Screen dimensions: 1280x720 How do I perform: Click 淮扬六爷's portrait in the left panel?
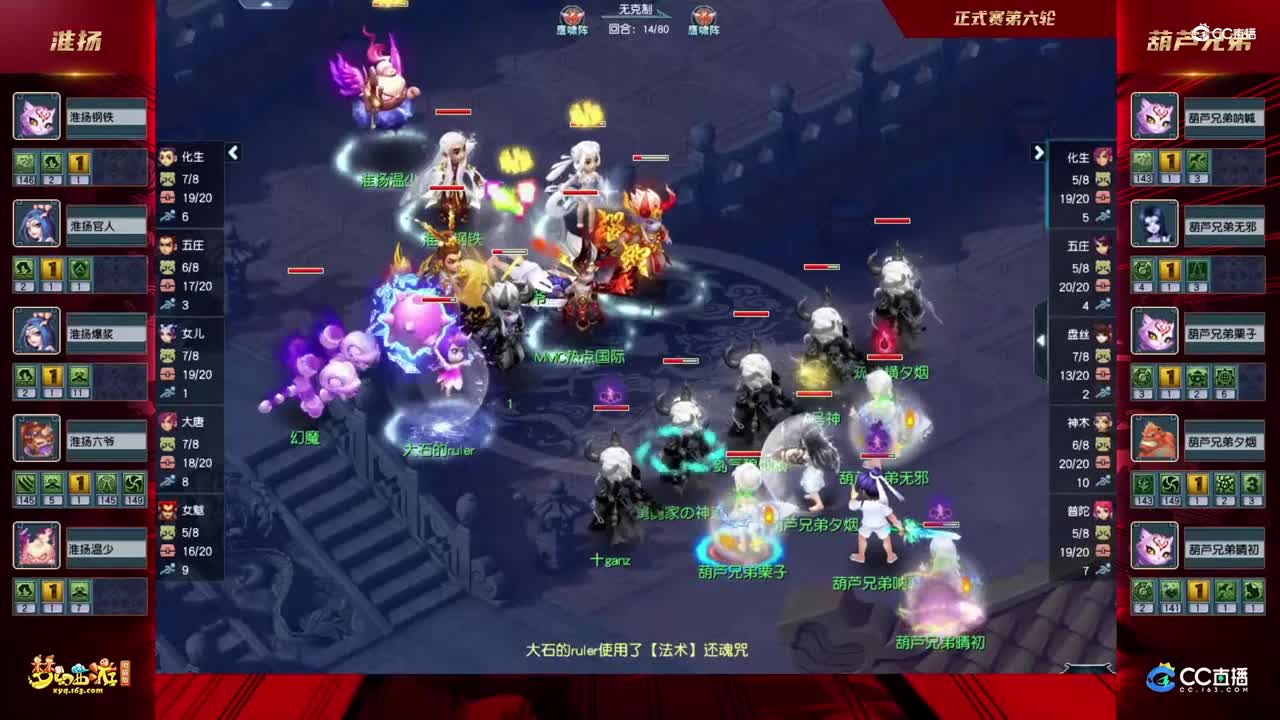pyautogui.click(x=35, y=440)
